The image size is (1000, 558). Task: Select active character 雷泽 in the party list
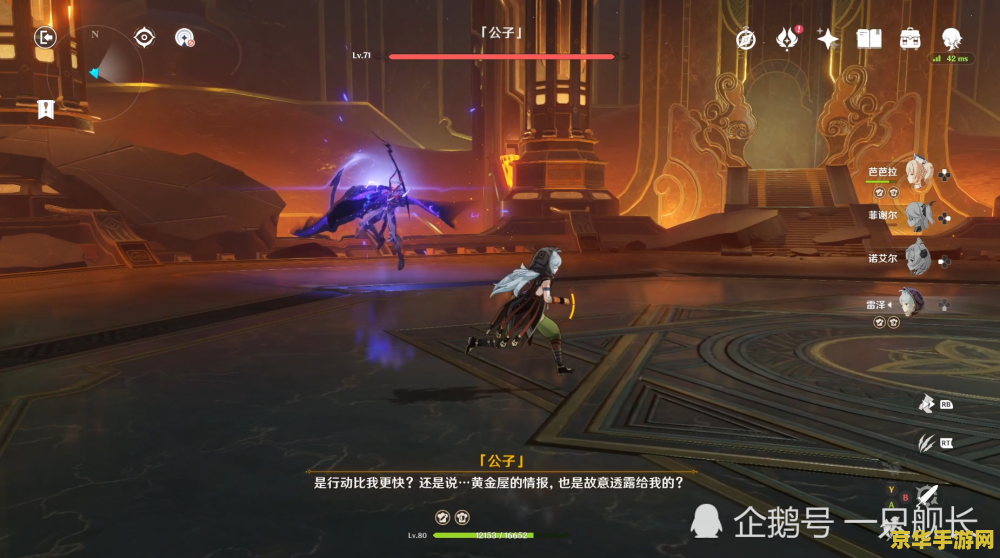910,303
